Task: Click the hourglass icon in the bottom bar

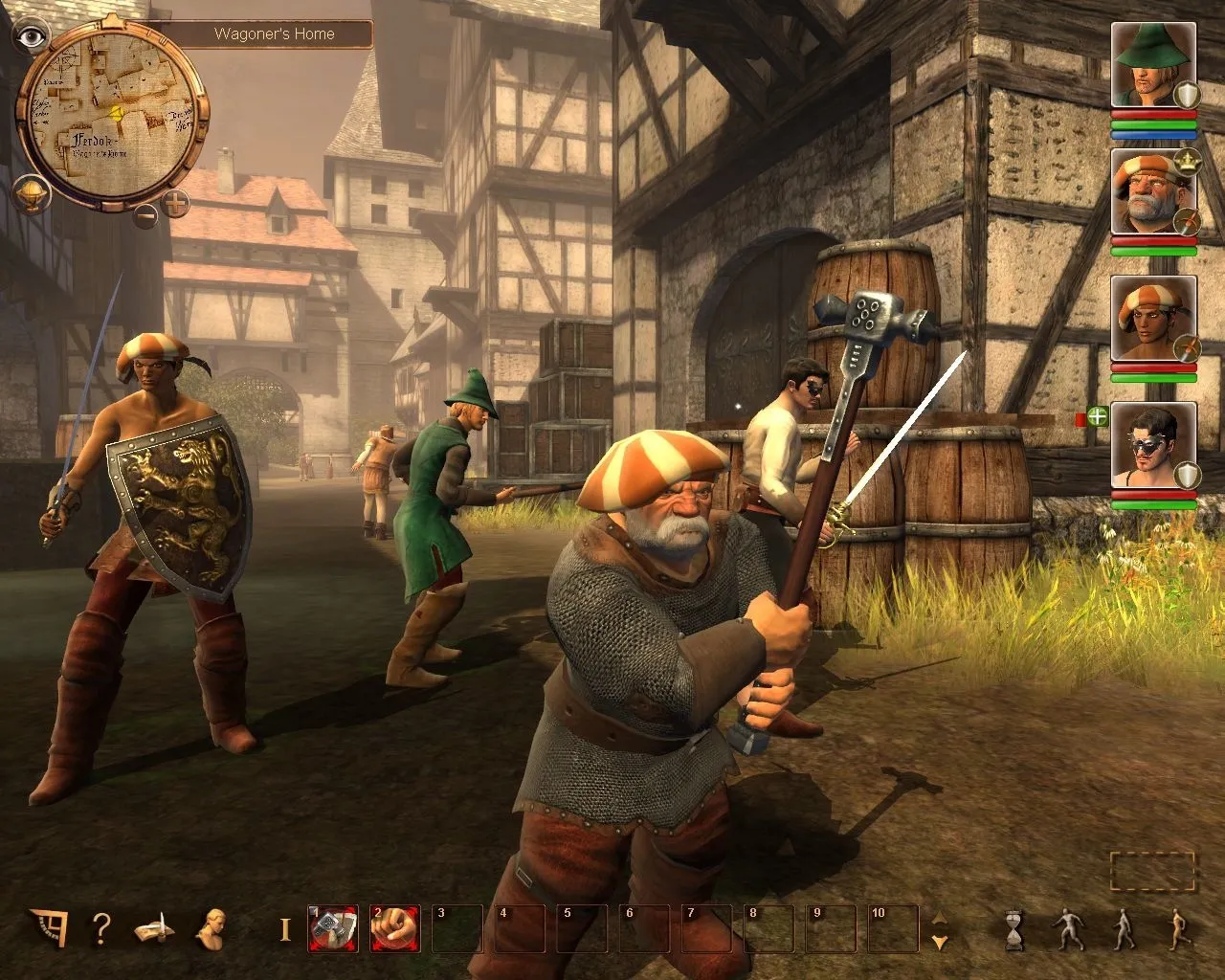Action: click(1015, 929)
